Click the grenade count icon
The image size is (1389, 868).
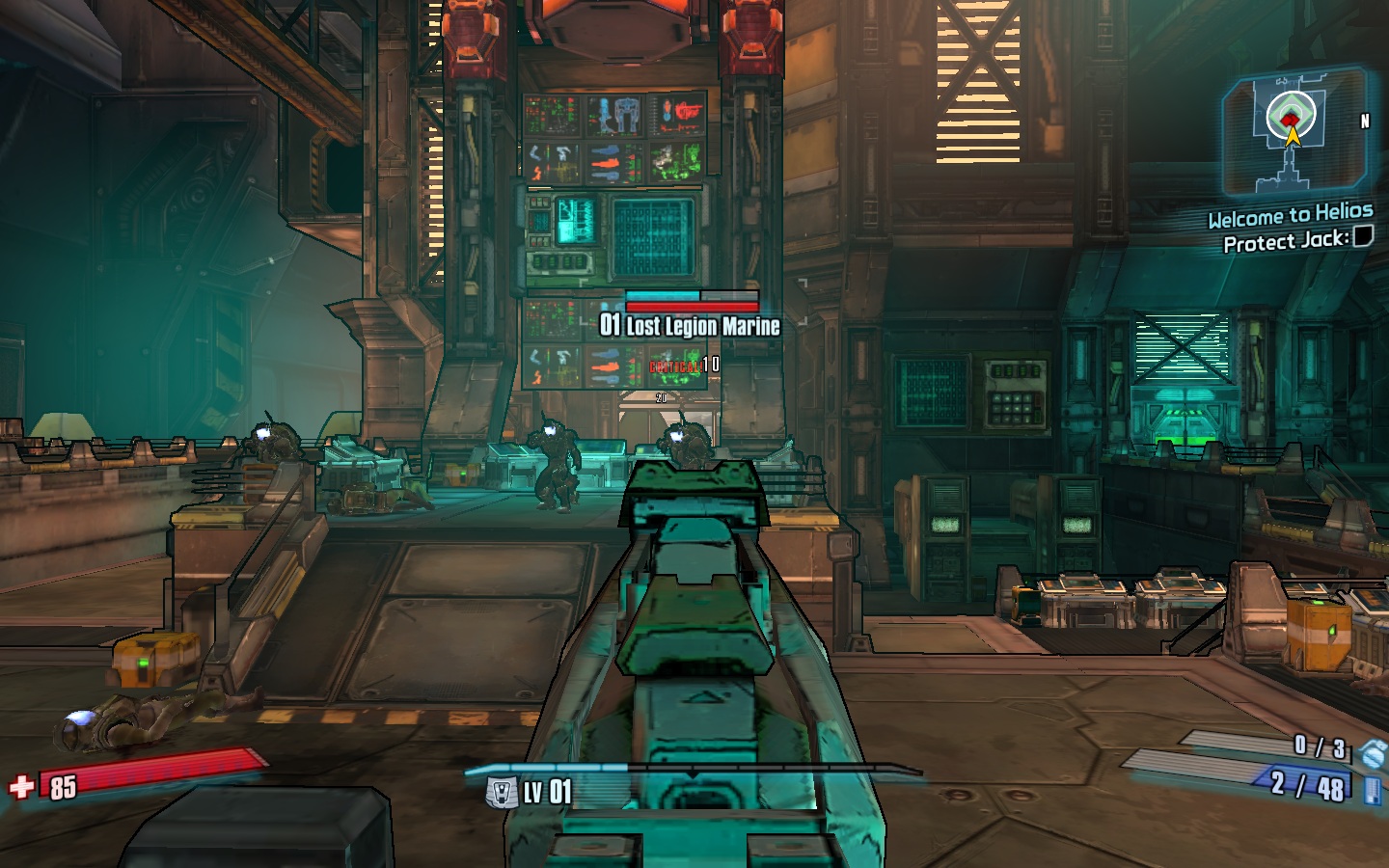point(1372,752)
